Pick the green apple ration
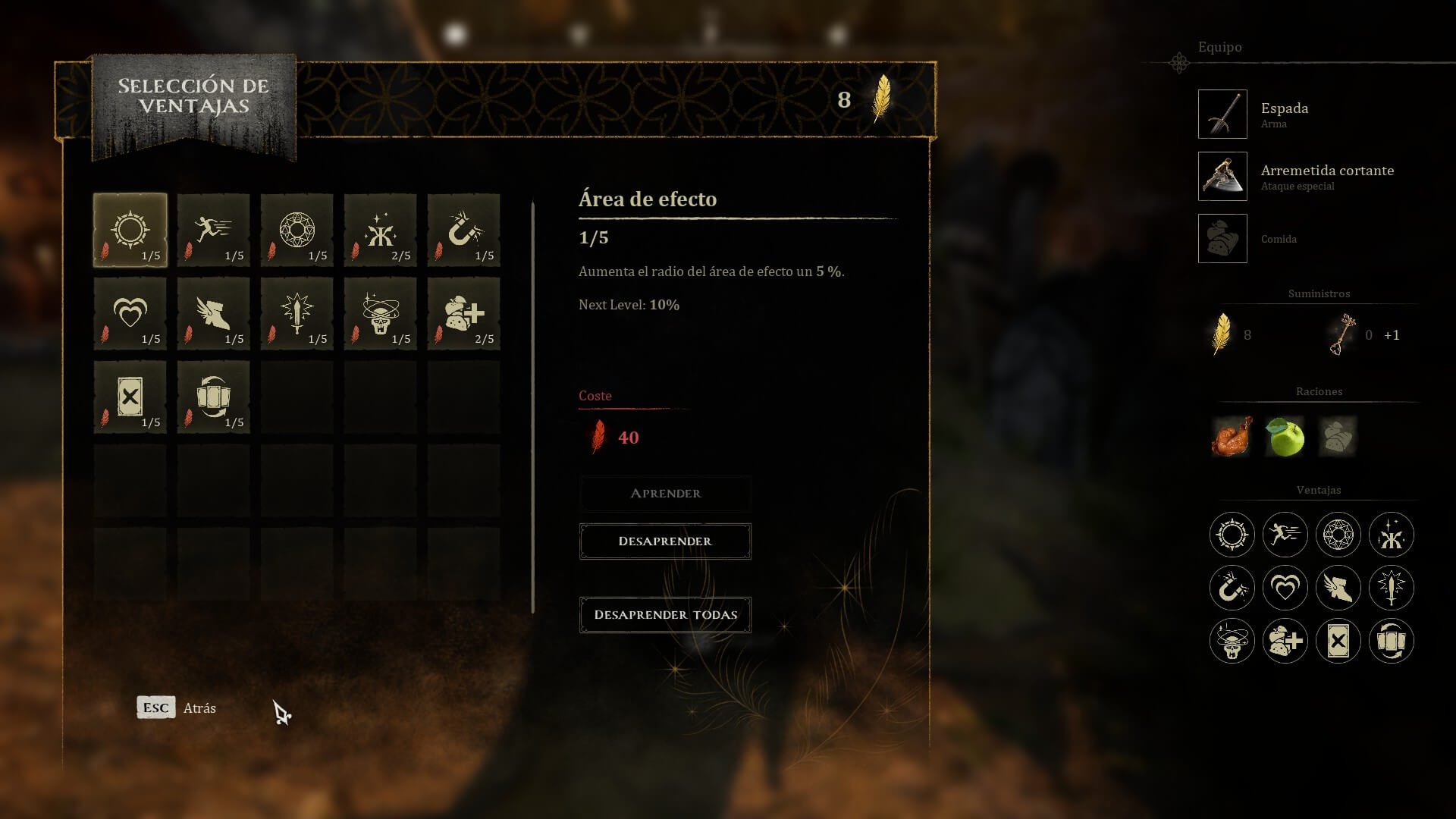This screenshot has width=1456, height=819. click(x=1285, y=437)
